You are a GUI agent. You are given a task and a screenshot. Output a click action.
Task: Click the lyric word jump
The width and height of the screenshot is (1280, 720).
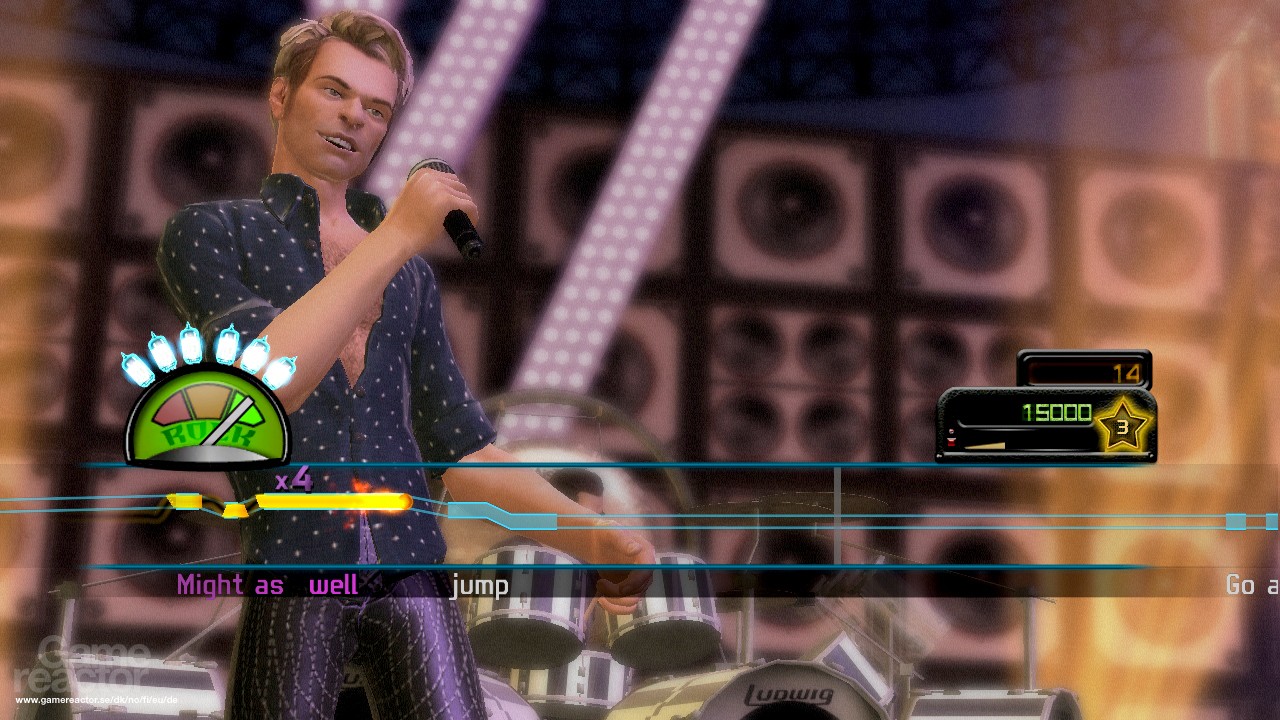coord(480,583)
